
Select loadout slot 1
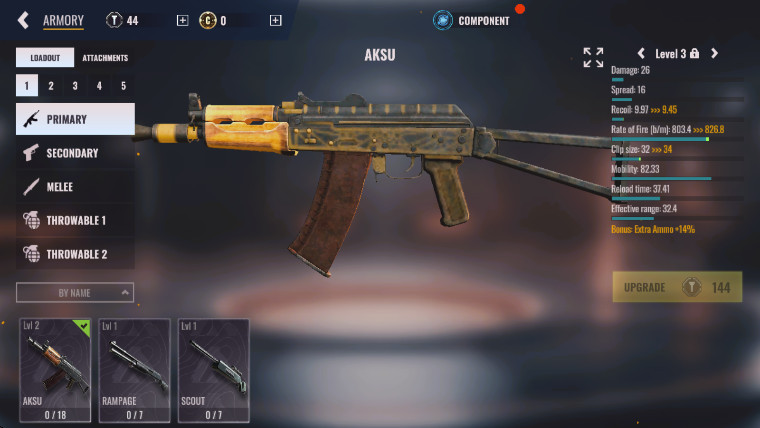coord(26,86)
